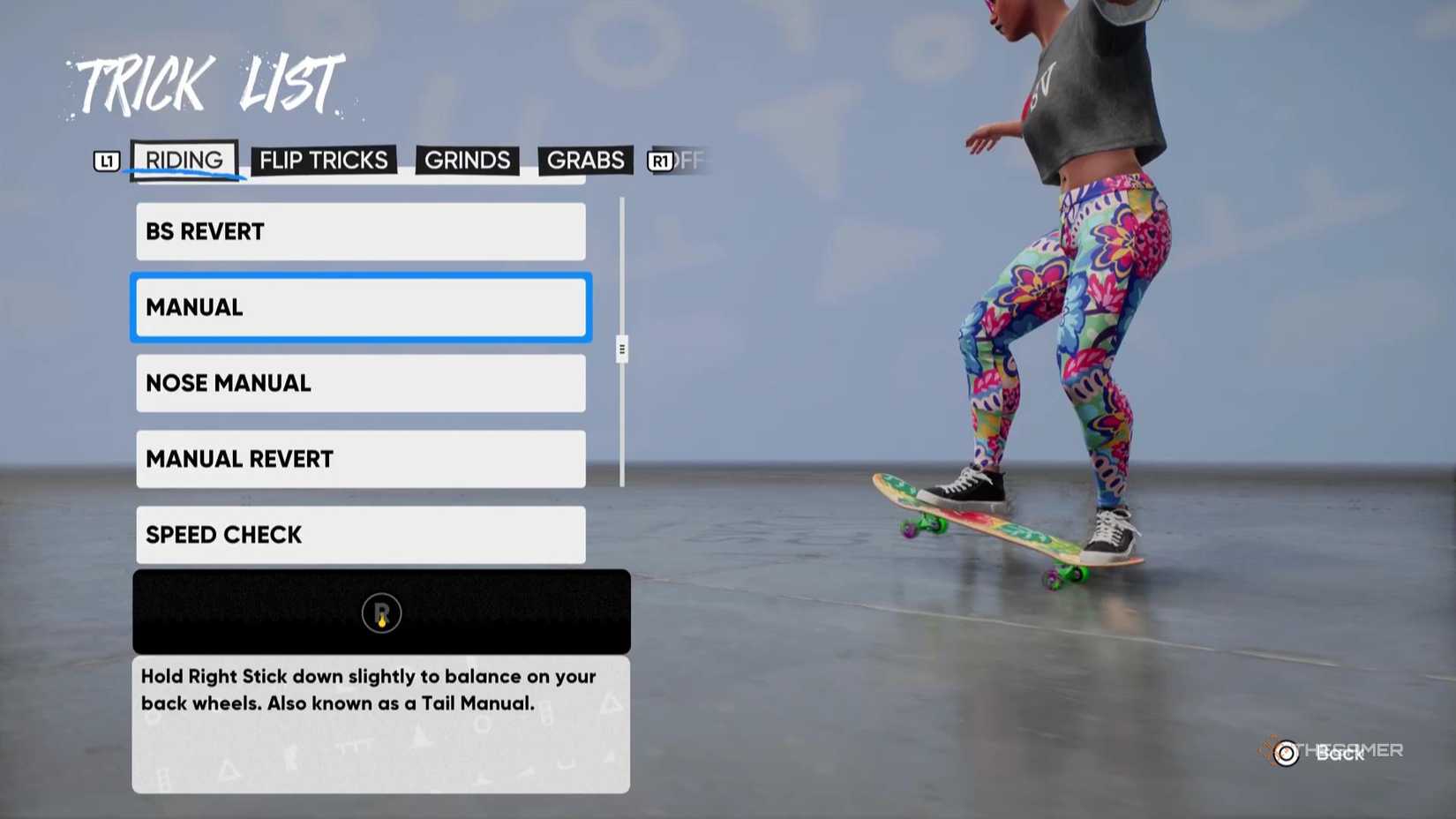Select the BS REVERT trick
Viewport: 1456px width, 819px height.
tap(360, 231)
